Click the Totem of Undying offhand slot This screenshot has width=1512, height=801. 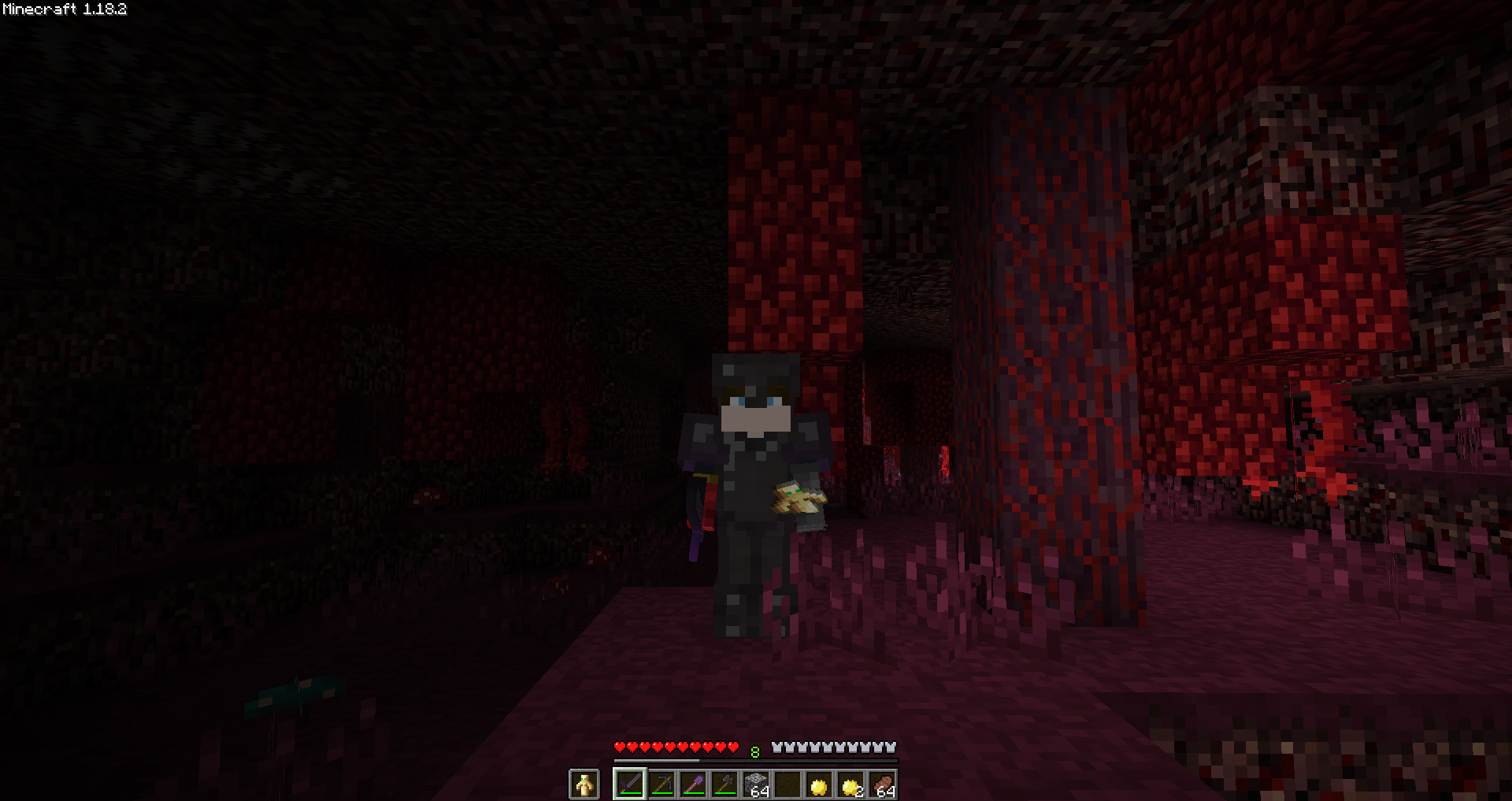[x=583, y=784]
